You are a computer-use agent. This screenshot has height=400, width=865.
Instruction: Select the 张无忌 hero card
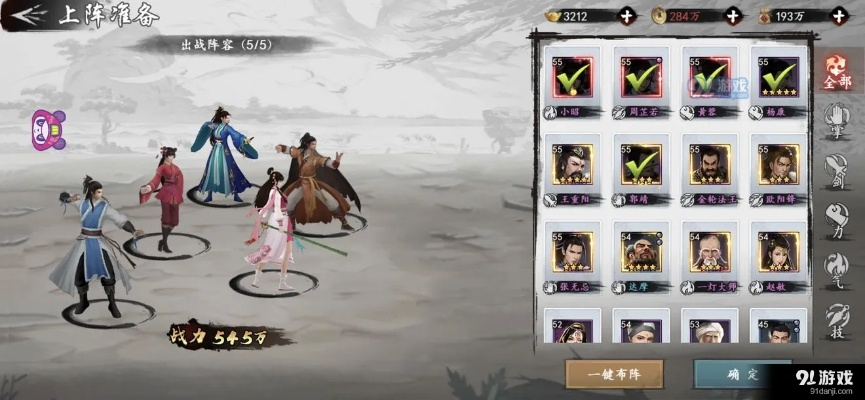click(x=571, y=252)
